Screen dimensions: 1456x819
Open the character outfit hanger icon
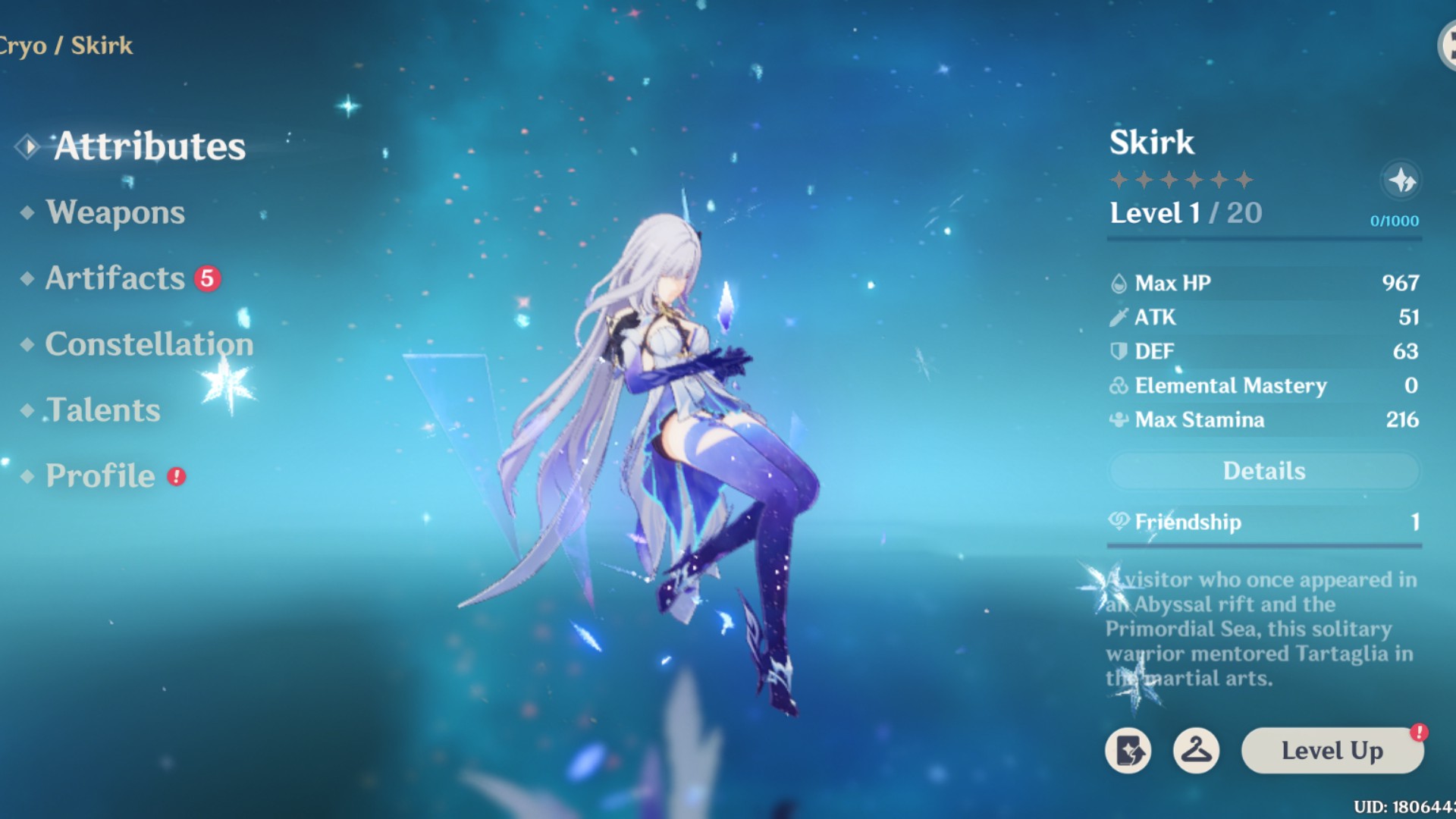click(1197, 751)
